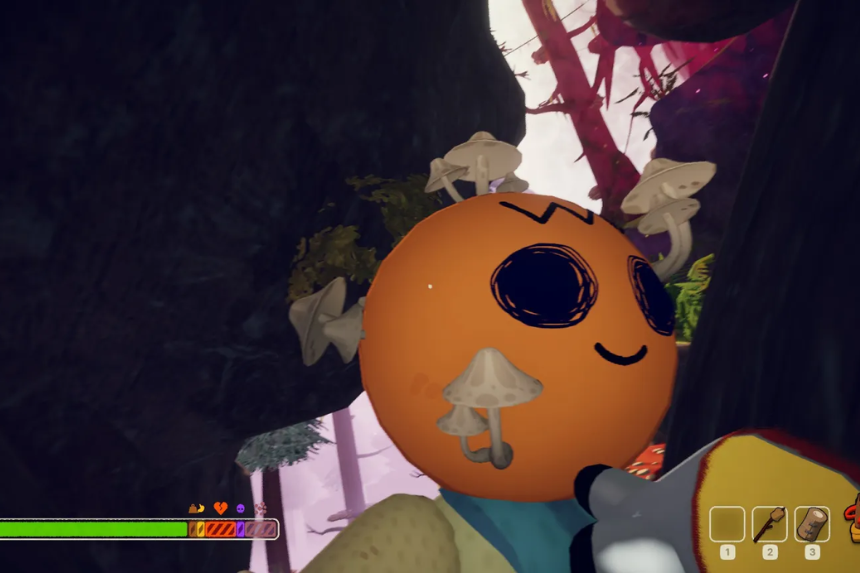Choose the empty hotbar slot 1
The height and width of the screenshot is (573, 860).
(727, 523)
